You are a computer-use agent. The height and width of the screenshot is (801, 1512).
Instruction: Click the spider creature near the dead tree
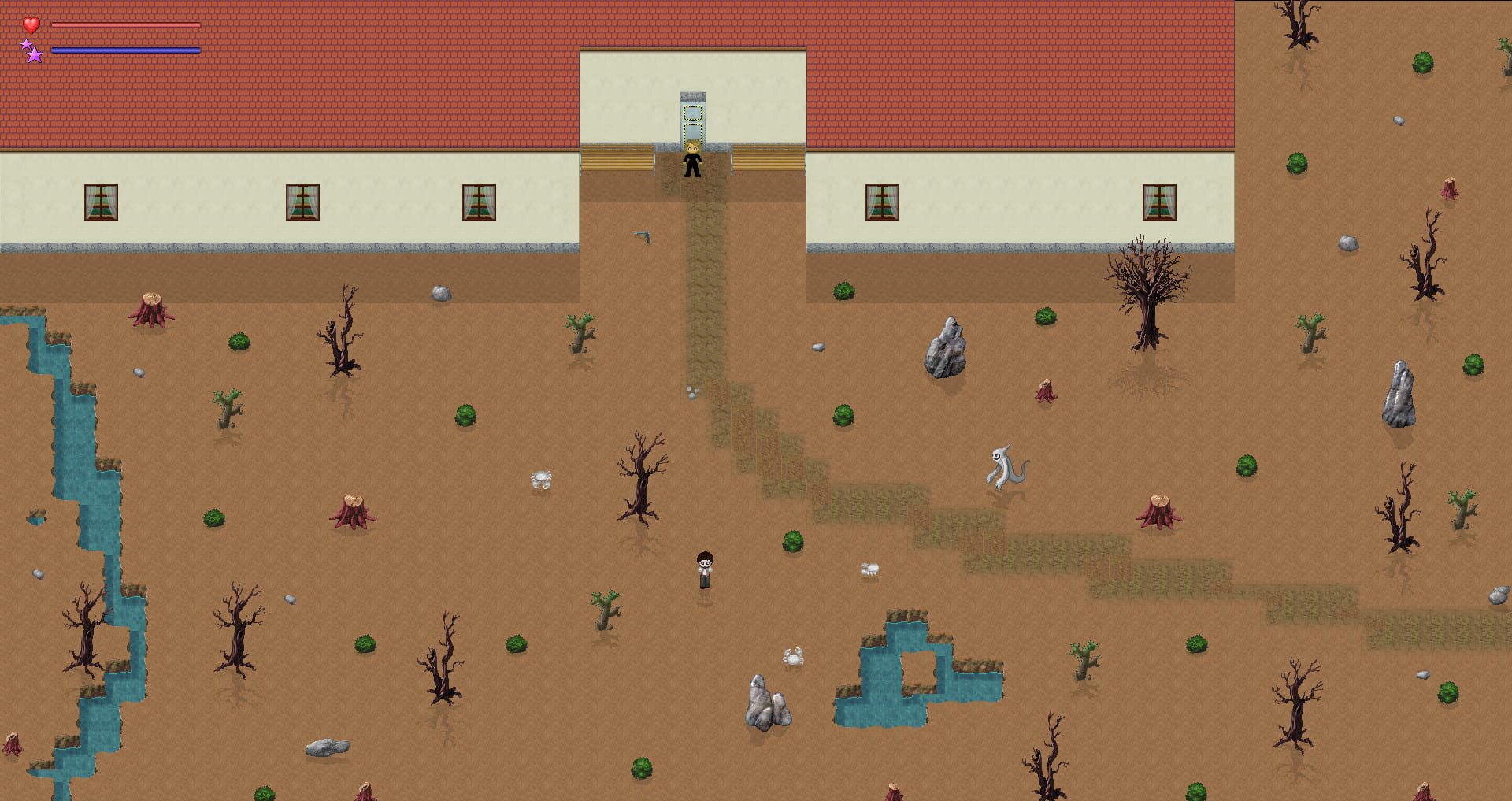click(x=539, y=479)
